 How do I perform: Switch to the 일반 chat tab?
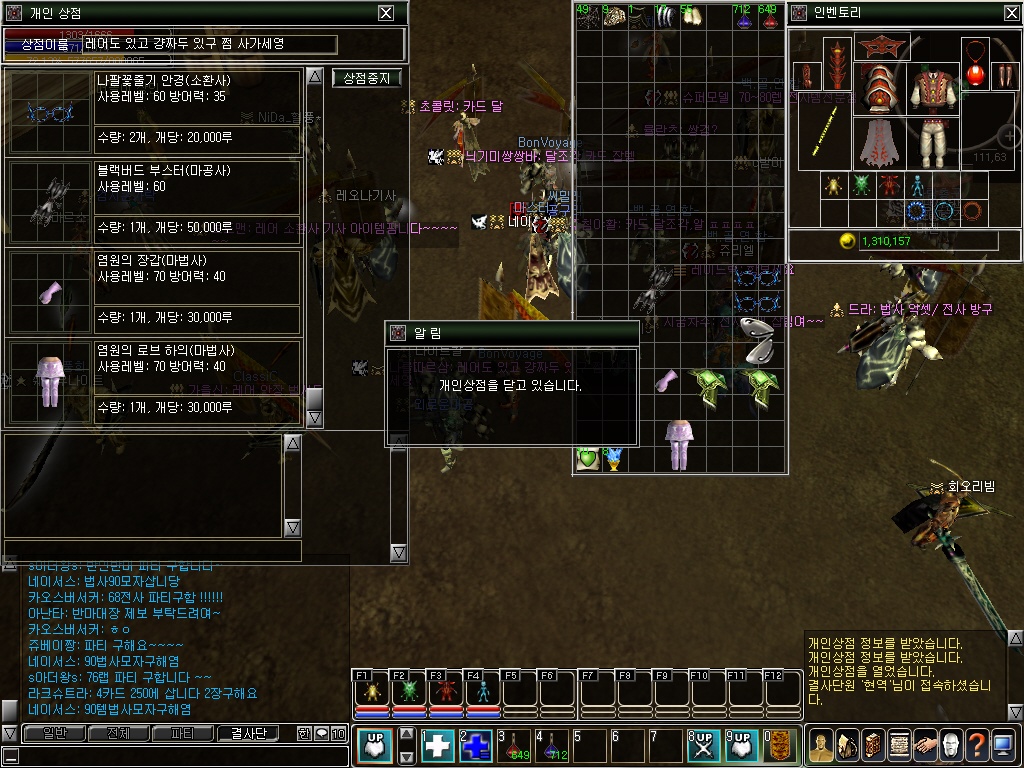54,733
